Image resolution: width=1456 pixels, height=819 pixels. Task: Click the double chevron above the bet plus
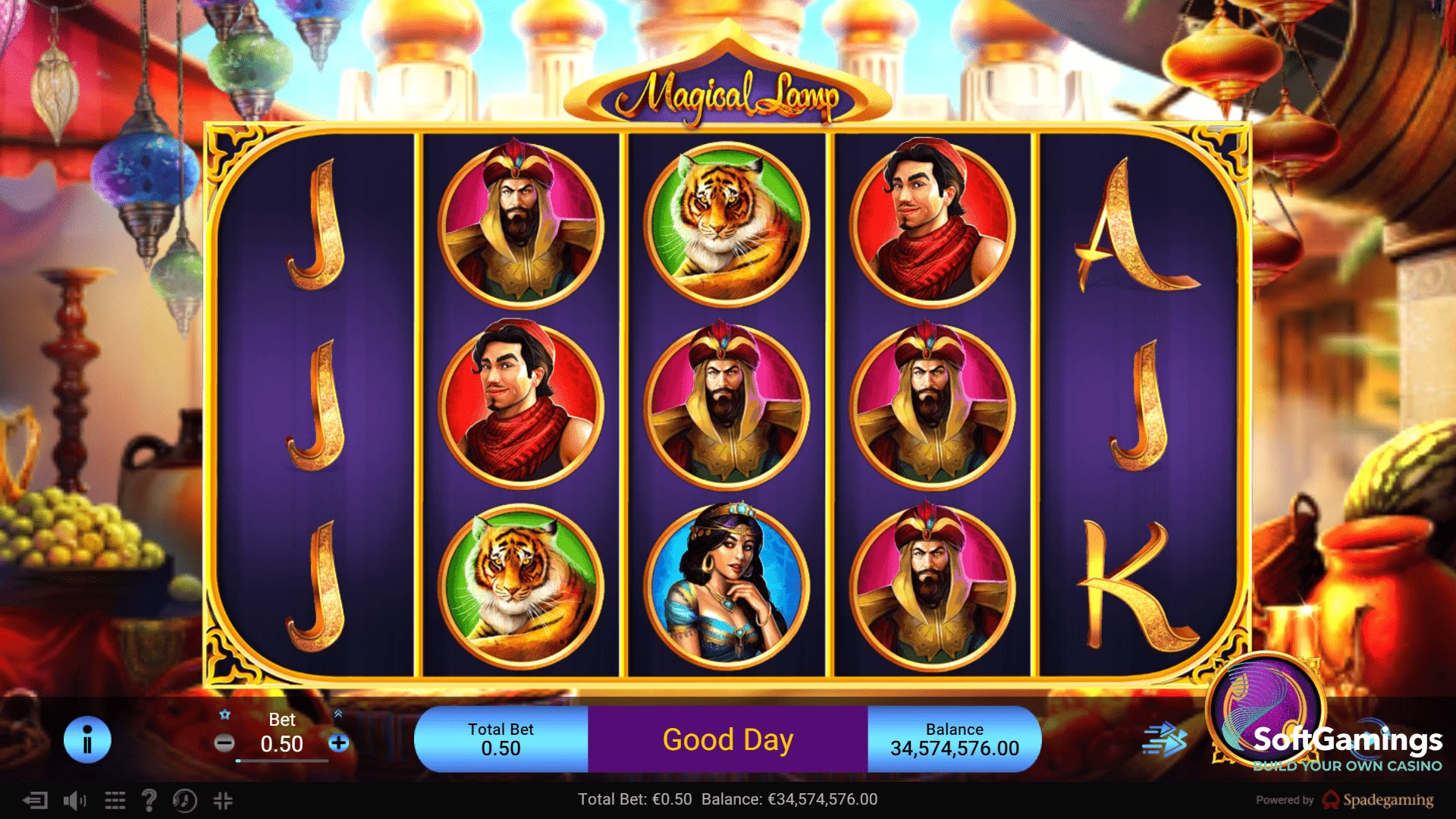[338, 714]
